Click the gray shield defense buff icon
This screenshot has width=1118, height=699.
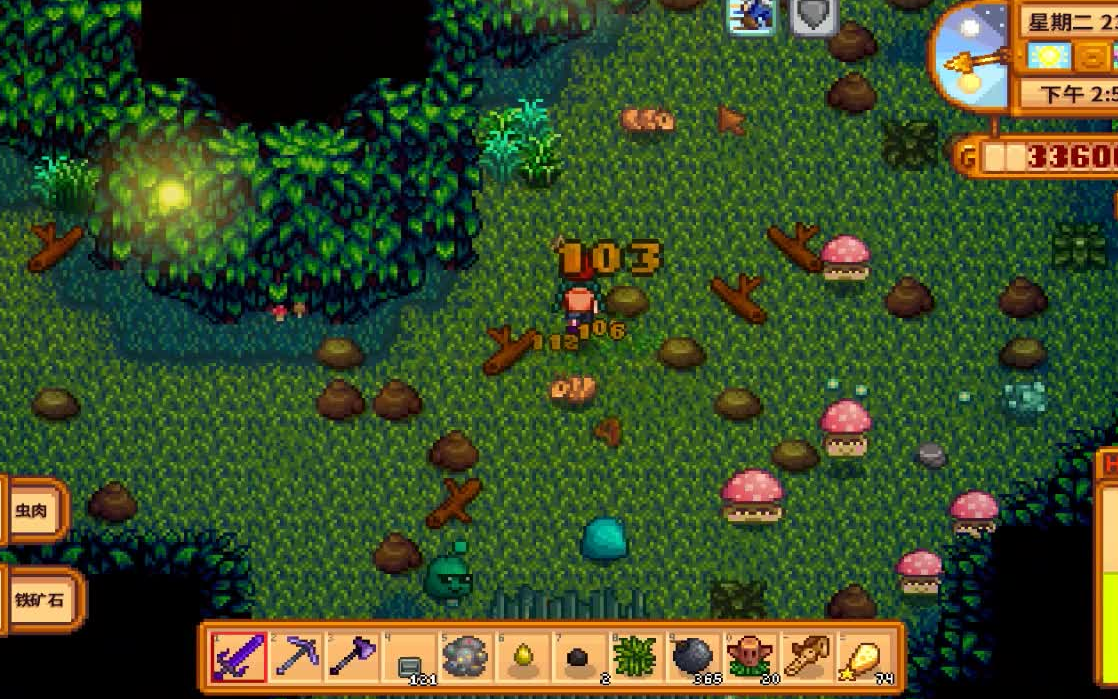click(x=813, y=15)
